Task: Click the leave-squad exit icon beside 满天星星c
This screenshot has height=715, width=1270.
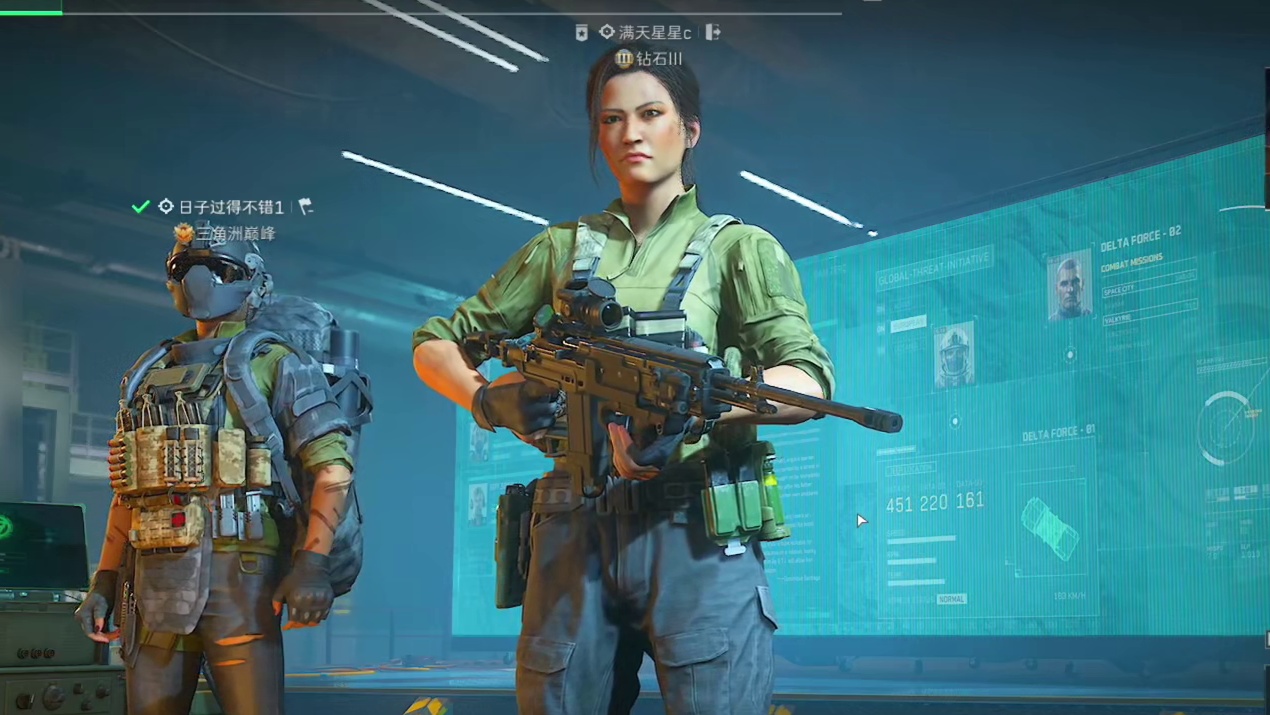Action: [x=713, y=32]
